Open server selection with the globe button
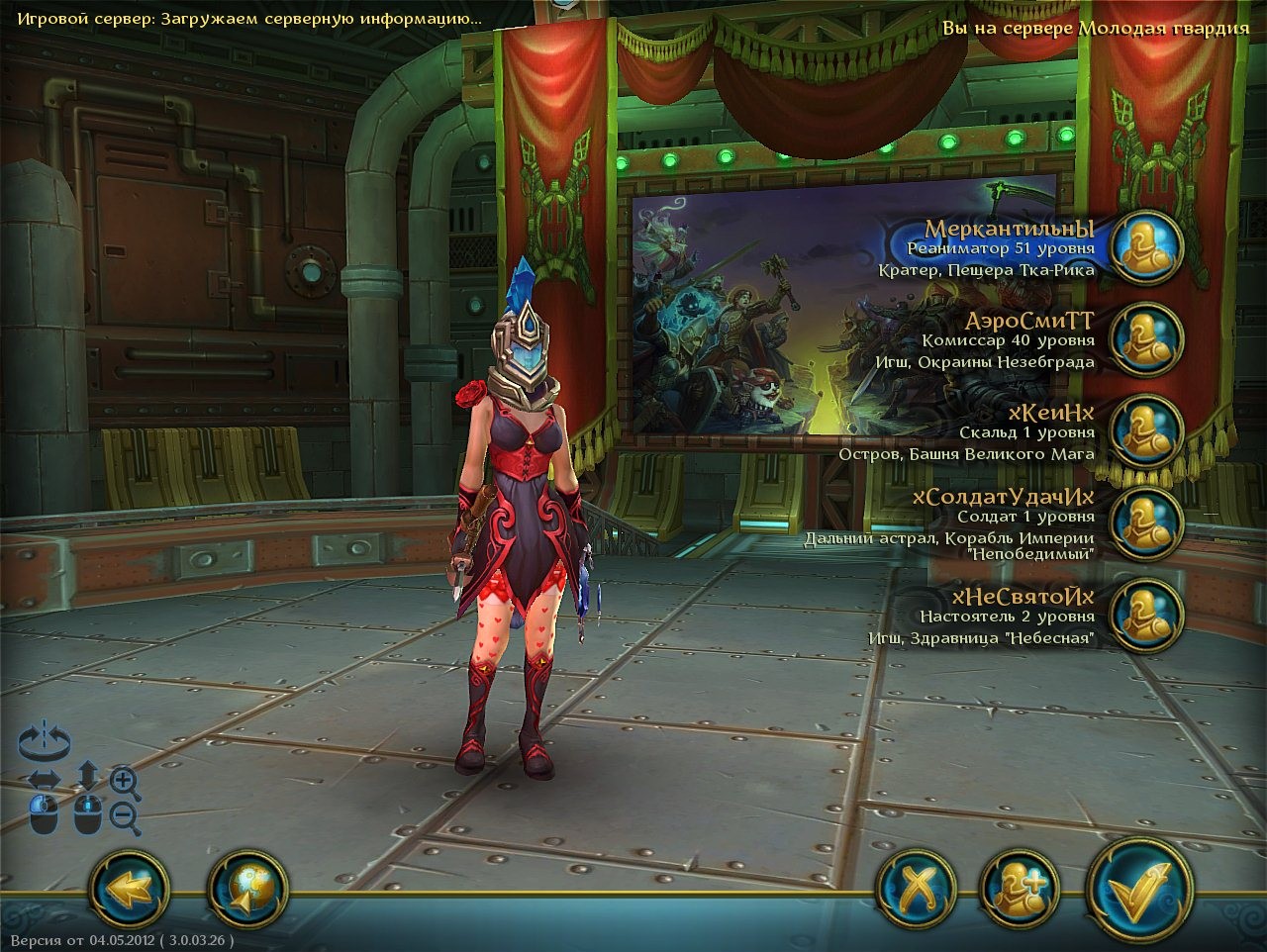The image size is (1267, 952). pos(246,887)
